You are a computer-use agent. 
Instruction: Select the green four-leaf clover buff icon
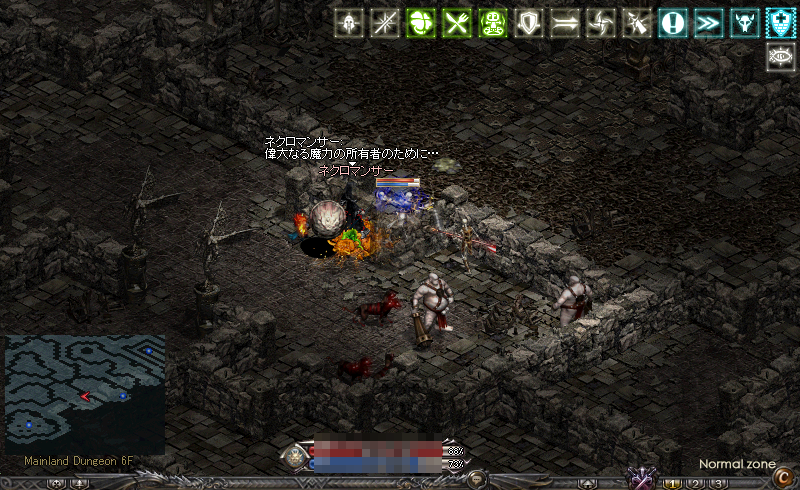click(420, 23)
